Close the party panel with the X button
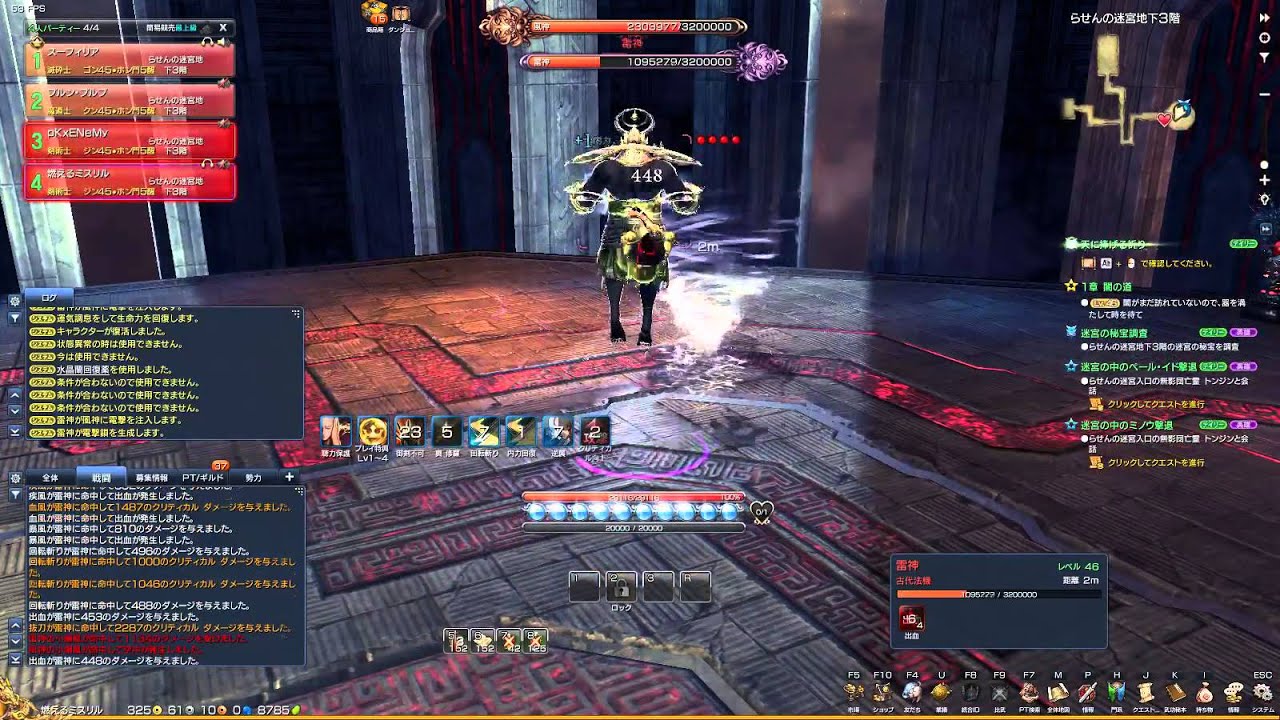Screen dimensions: 1280x720 [x=223, y=28]
